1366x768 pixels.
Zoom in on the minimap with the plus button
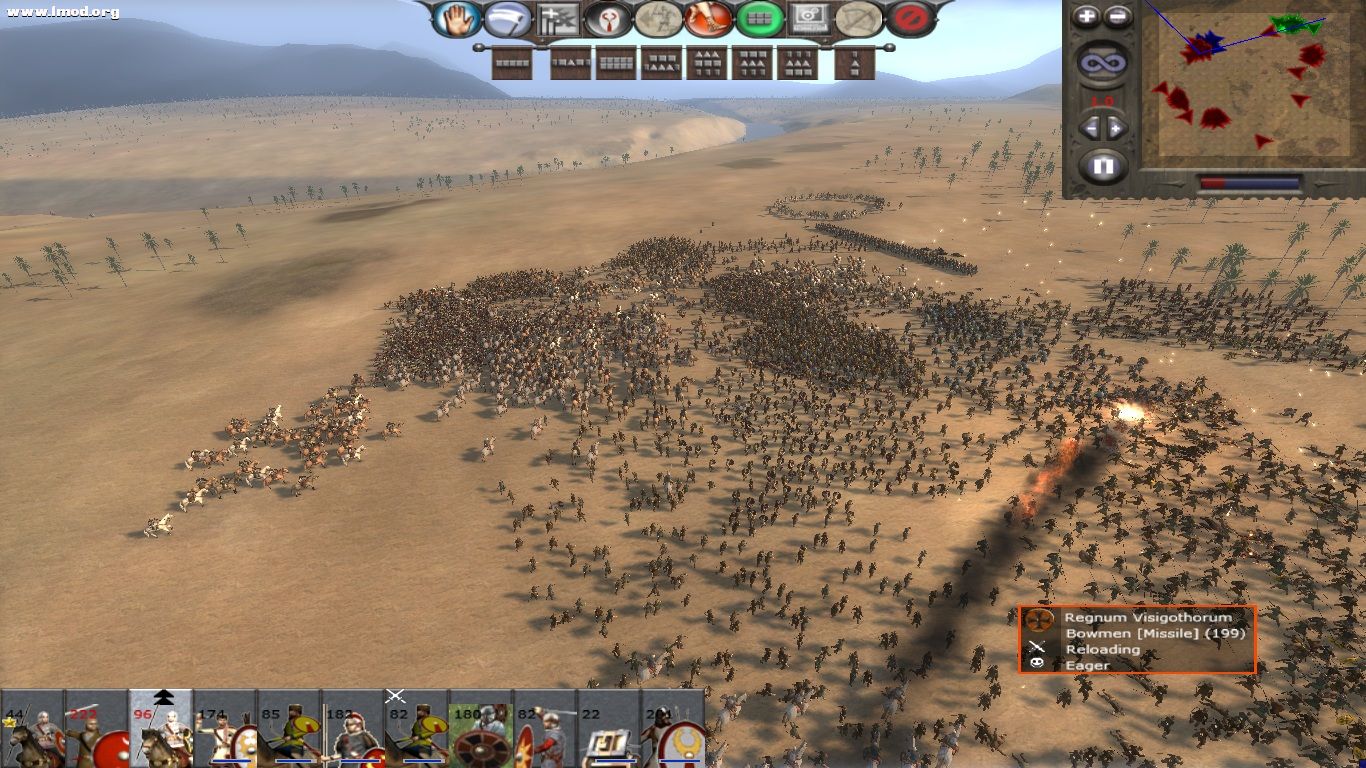click(x=1086, y=17)
